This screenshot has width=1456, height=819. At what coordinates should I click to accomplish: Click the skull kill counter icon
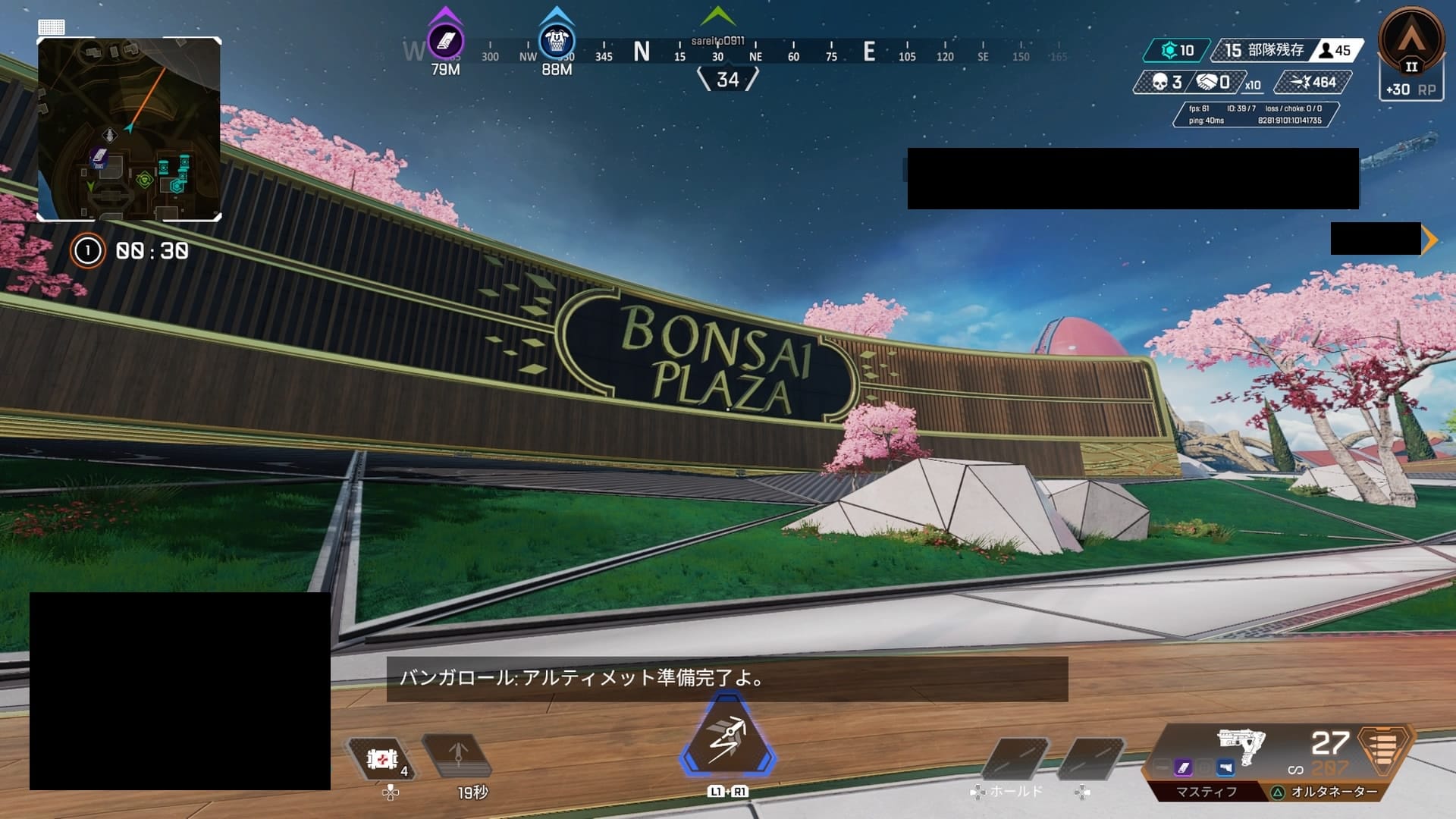(1159, 82)
